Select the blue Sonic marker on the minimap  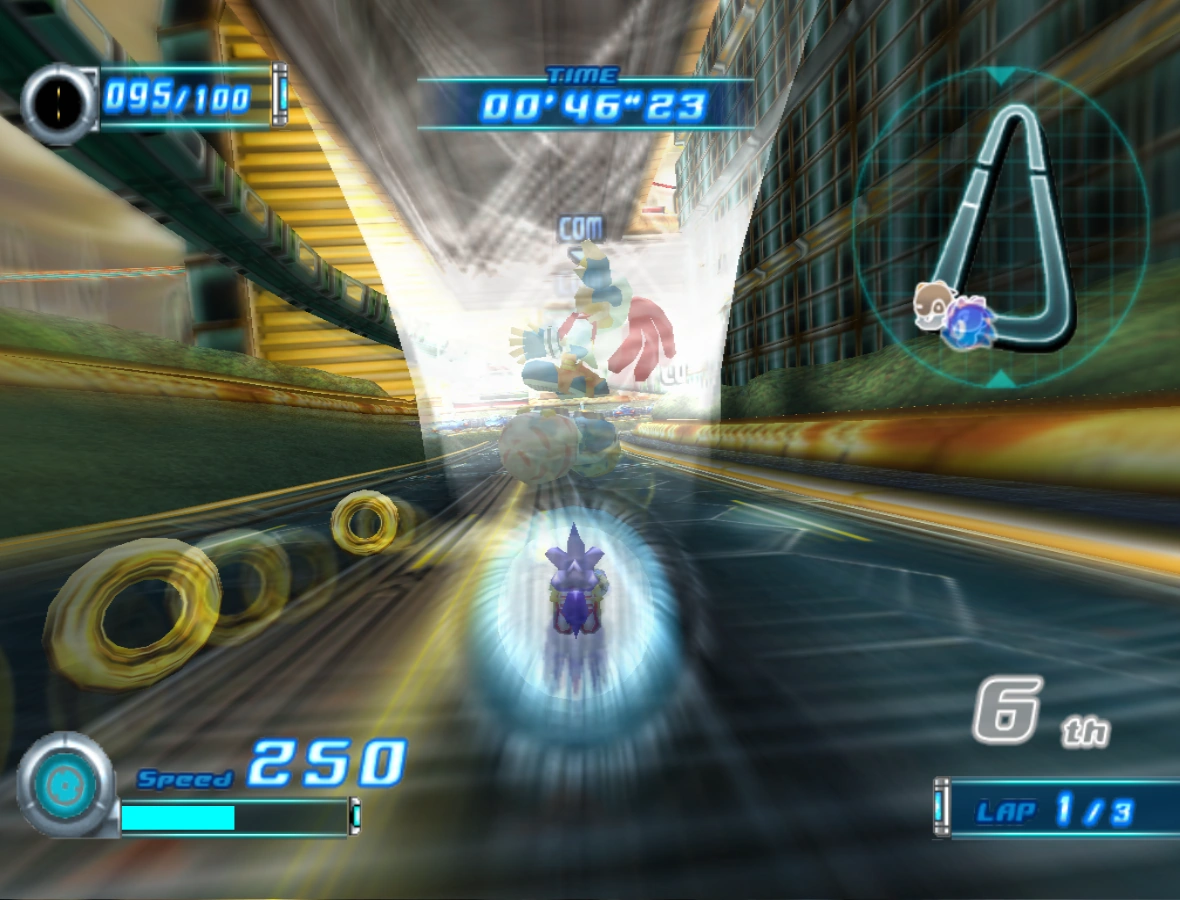(x=966, y=323)
